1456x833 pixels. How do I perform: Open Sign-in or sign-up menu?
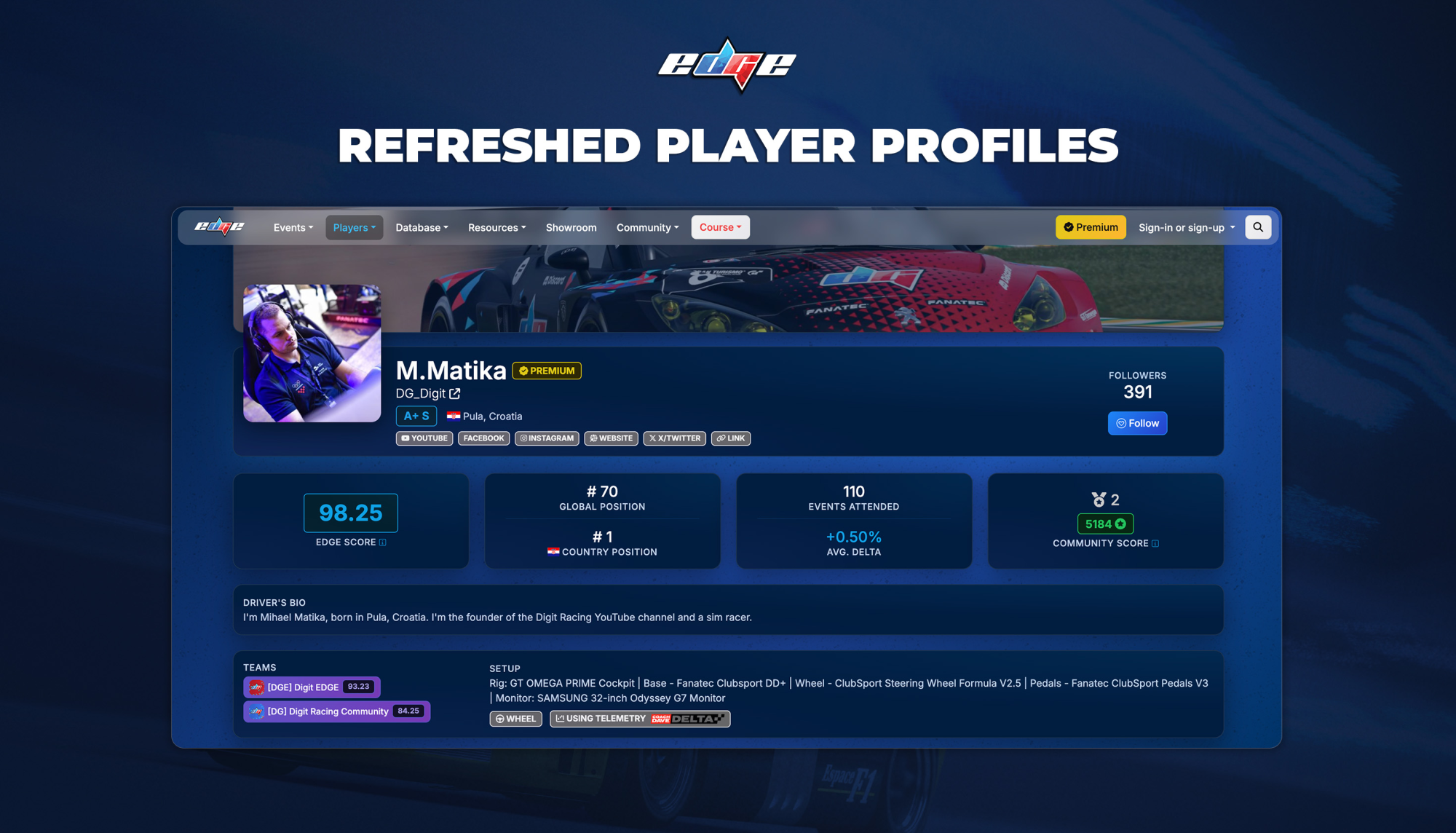[1186, 228]
